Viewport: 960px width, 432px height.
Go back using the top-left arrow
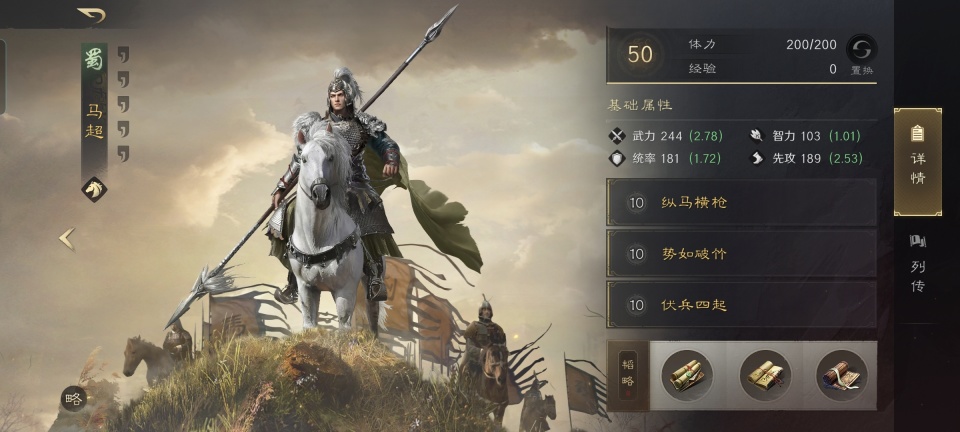pyautogui.click(x=92, y=15)
